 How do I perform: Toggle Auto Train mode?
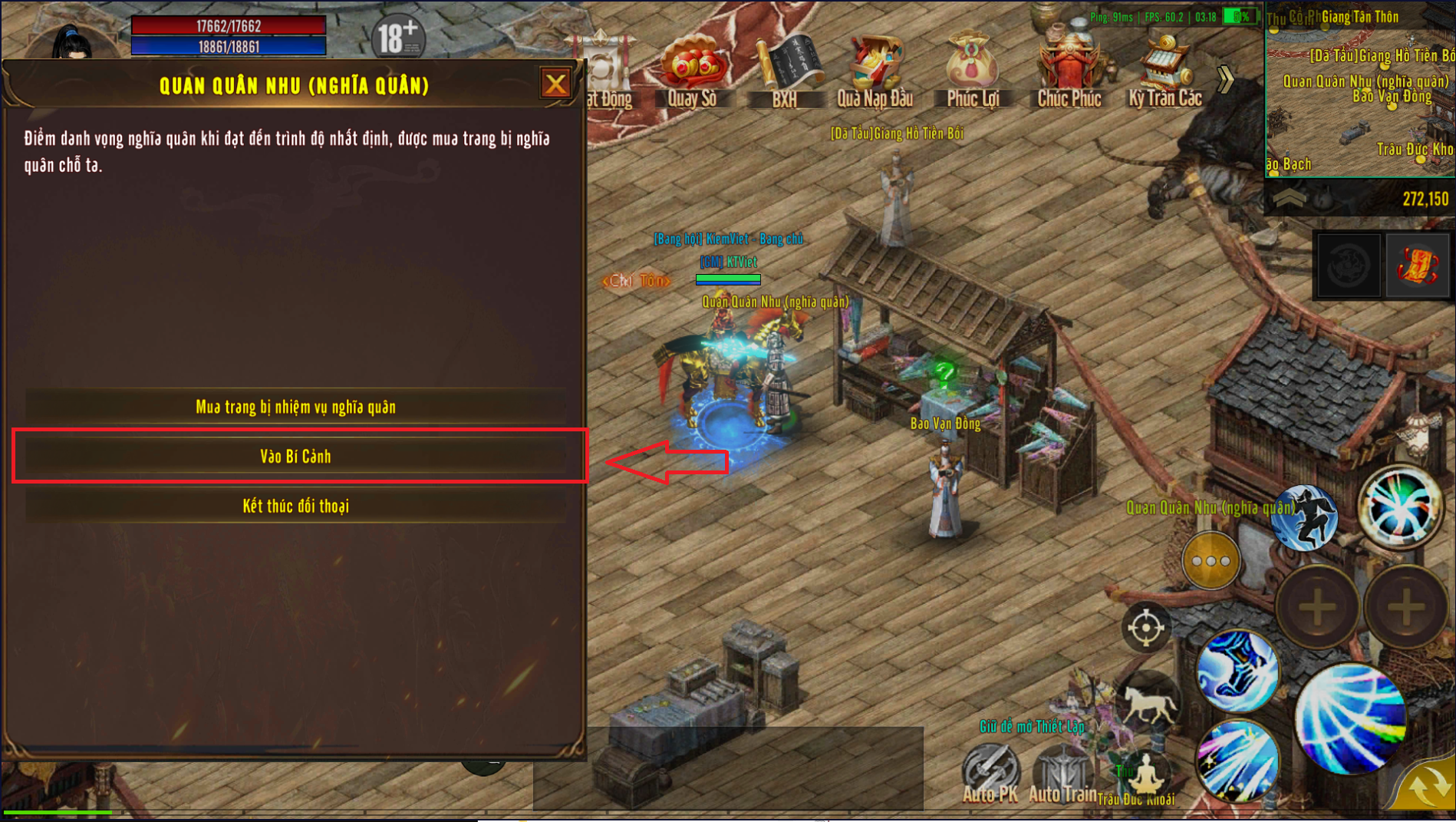point(1062,773)
